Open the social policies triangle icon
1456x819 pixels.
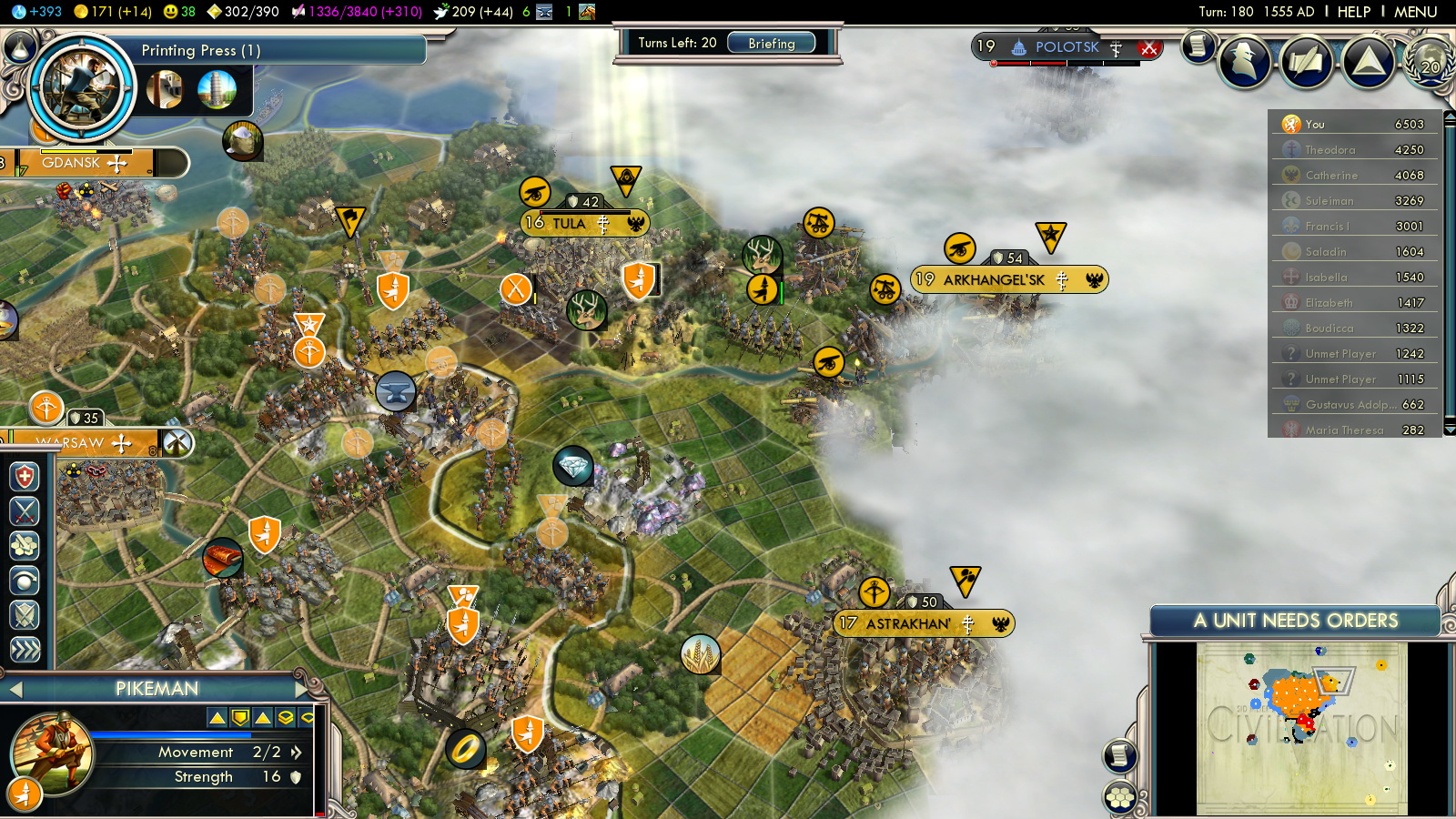1368,62
